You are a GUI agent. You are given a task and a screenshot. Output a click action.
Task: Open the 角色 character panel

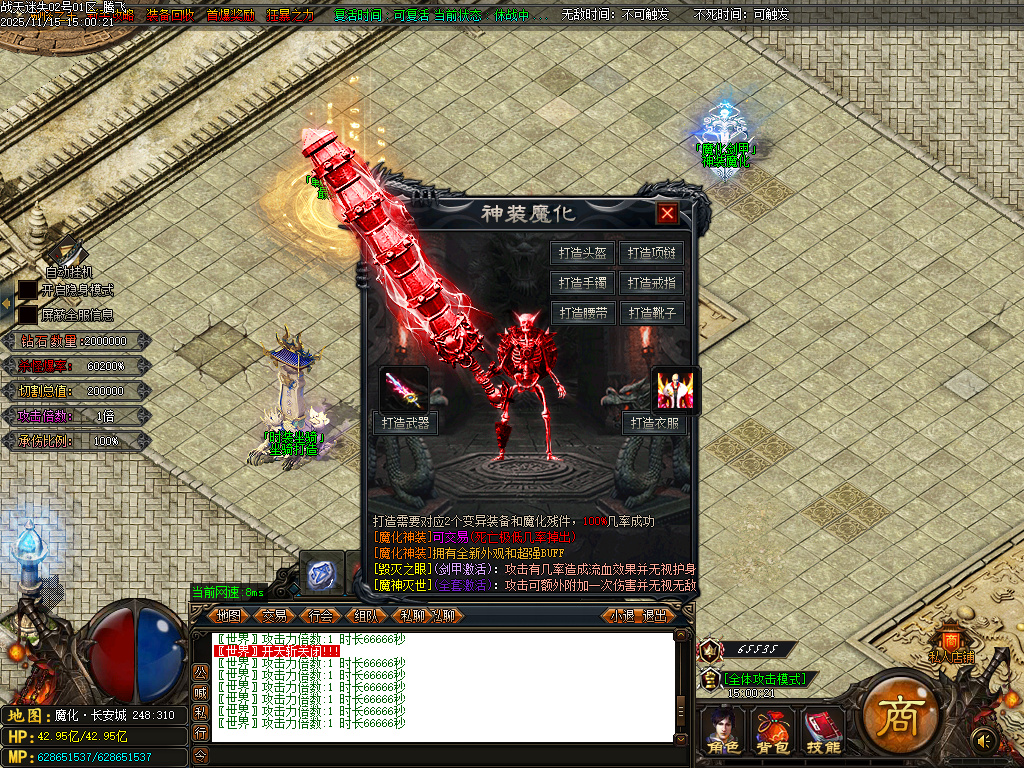(x=722, y=730)
